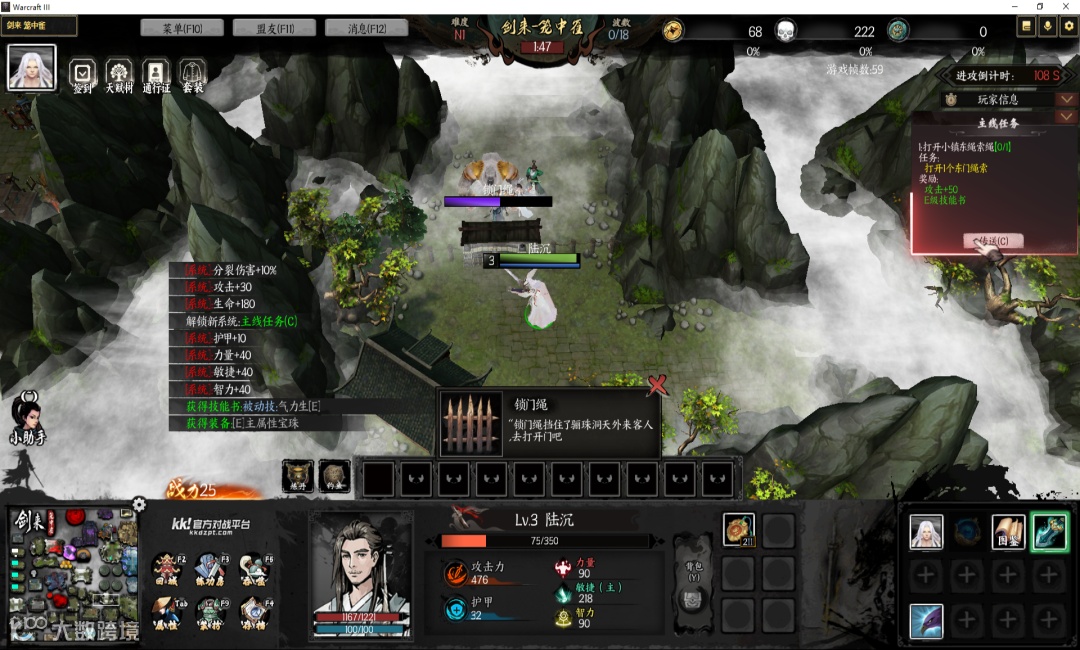Viewport: 1080px width, 650px height.
Task: Click the 签到 daily sign-in icon
Action: pyautogui.click(x=83, y=73)
